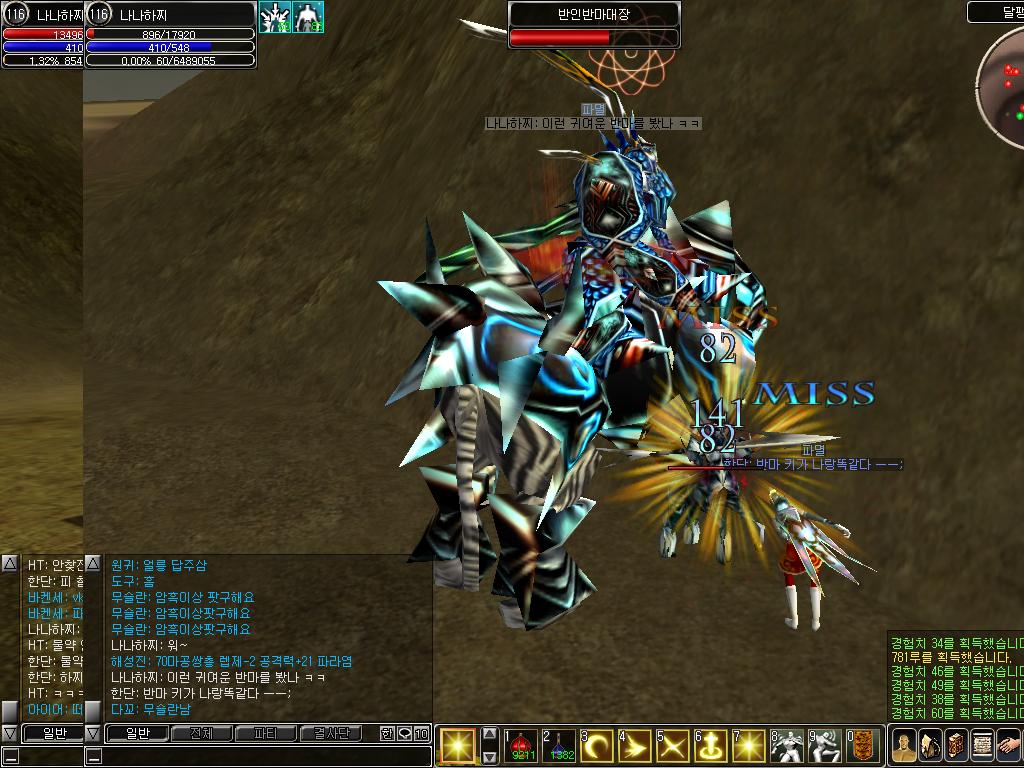Activate the crescent slash skill in slot 3
Screen dimensions: 1024x768
click(x=598, y=745)
